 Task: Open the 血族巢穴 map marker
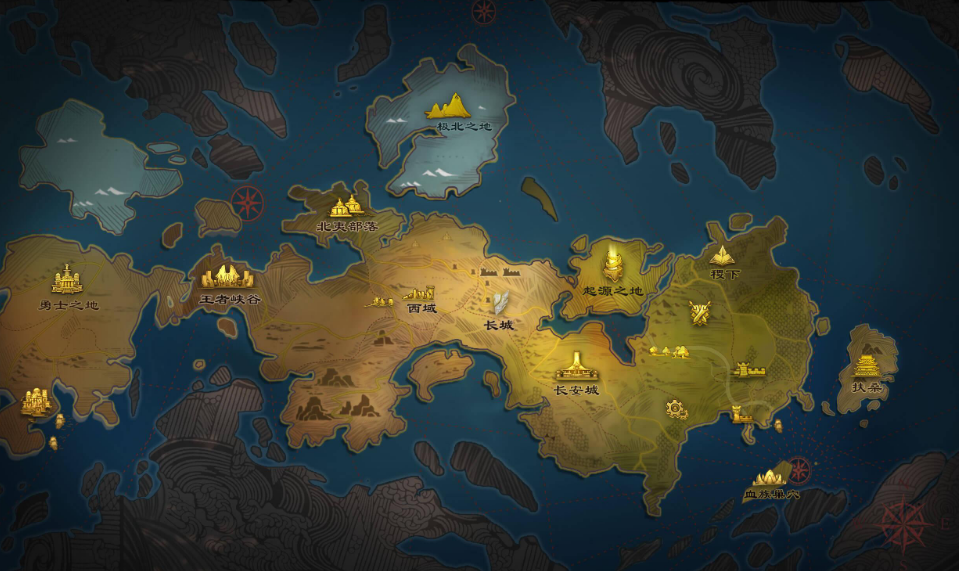pyautogui.click(x=770, y=477)
